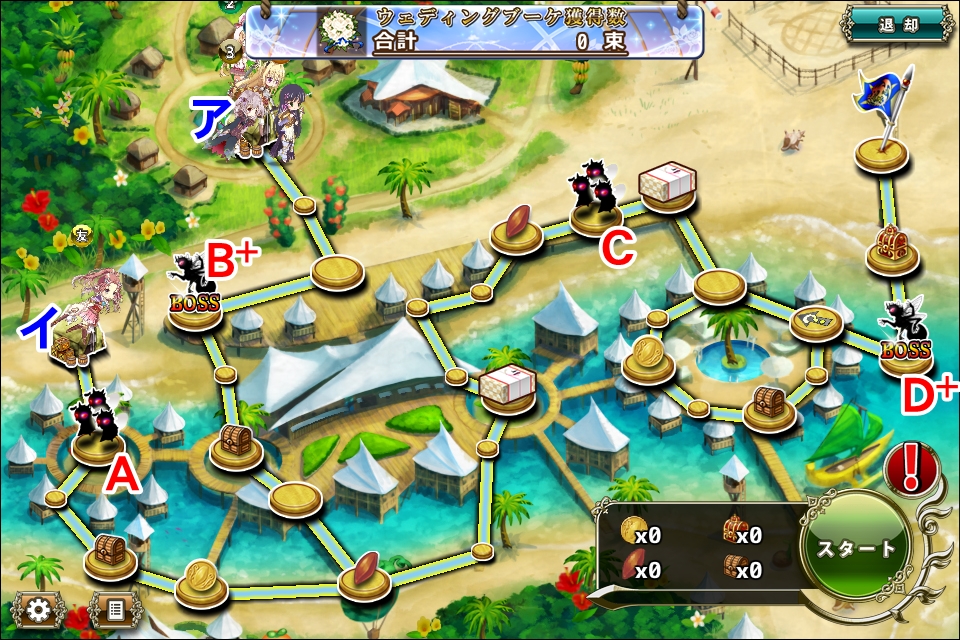Choose enemy node A
This screenshot has width=960, height=640.
[97, 428]
